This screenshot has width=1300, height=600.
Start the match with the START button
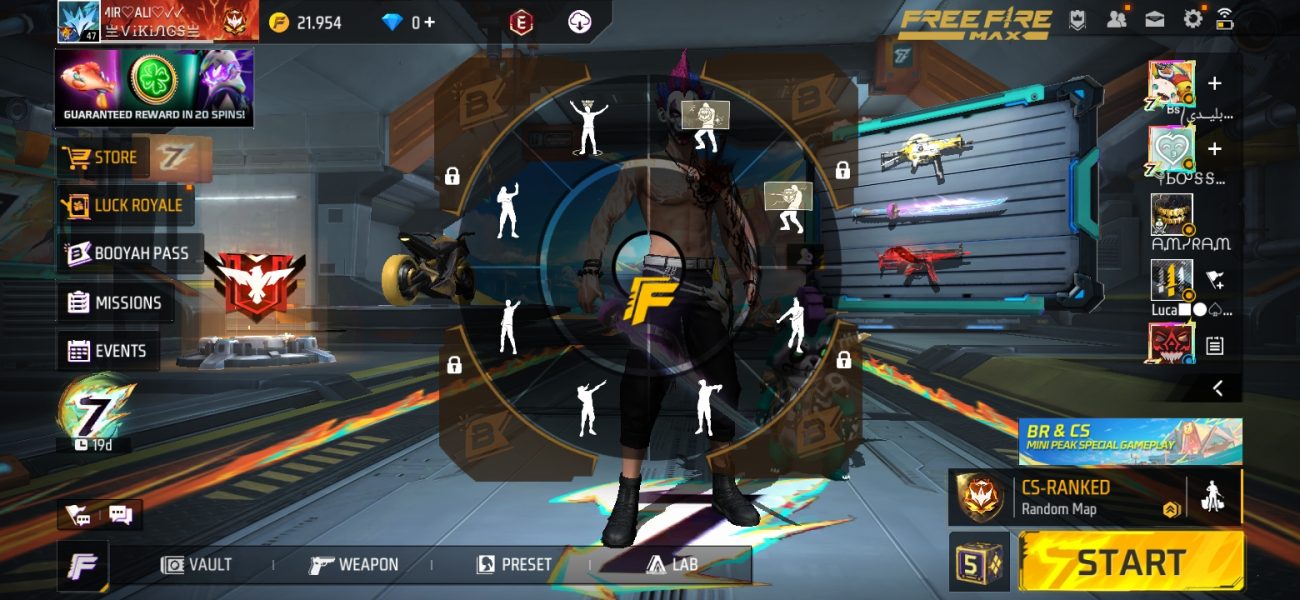(1131, 562)
